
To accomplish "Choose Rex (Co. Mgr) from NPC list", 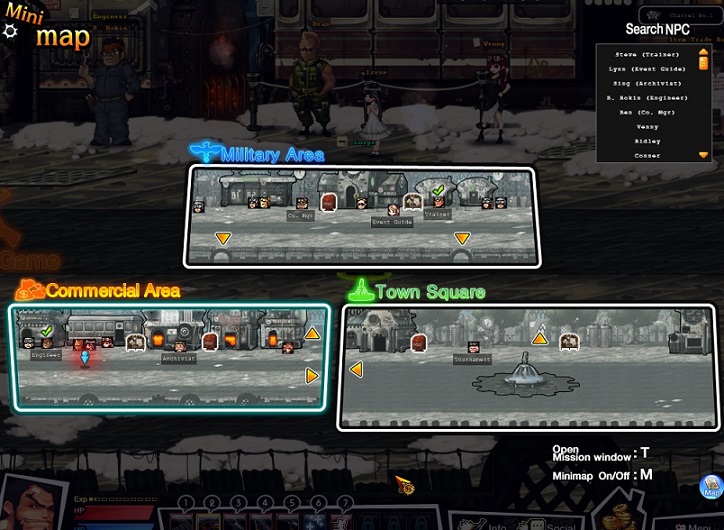I will pos(647,111).
